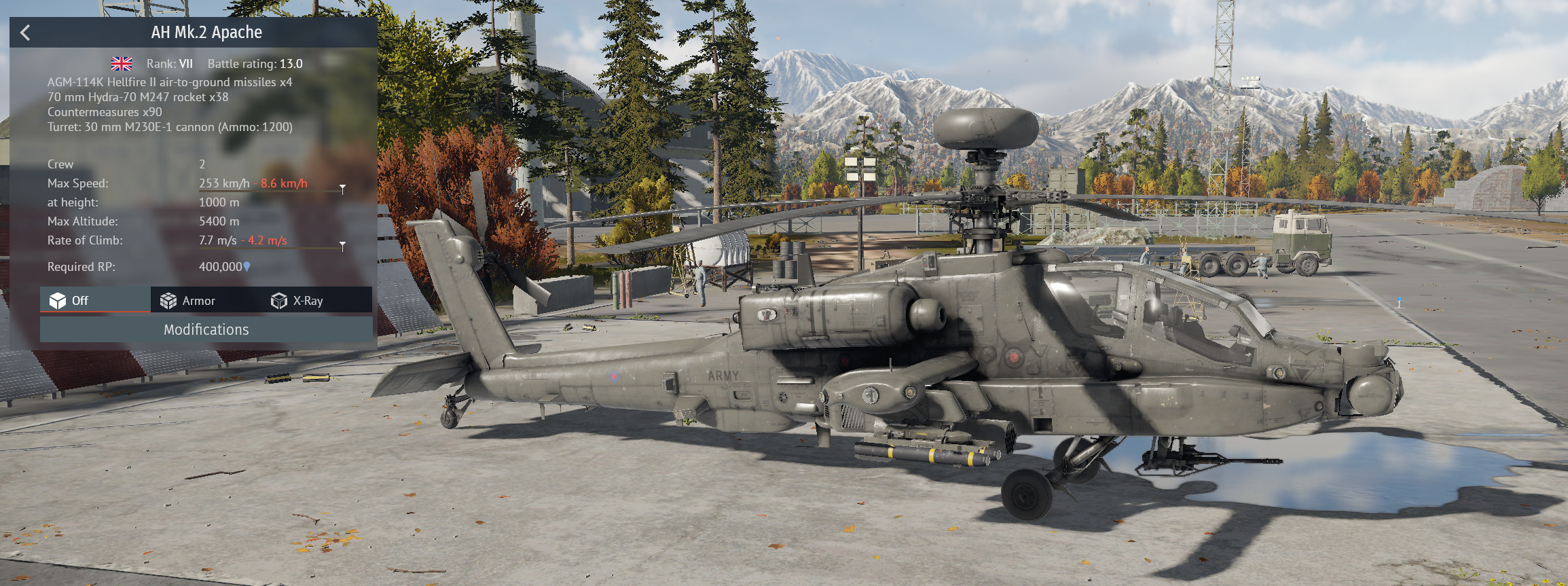Expand the Max Speed stat details
The height and width of the screenshot is (586, 1568).
tap(342, 188)
